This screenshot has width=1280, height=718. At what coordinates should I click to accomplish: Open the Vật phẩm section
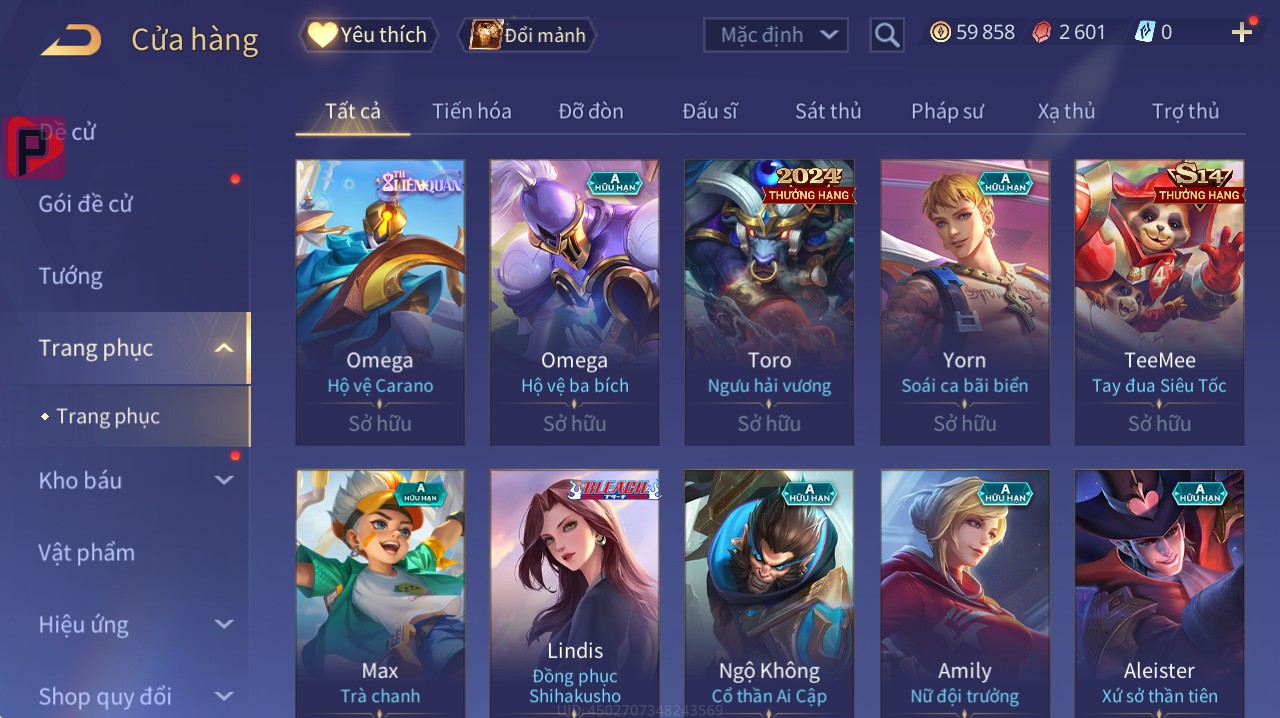tap(86, 553)
